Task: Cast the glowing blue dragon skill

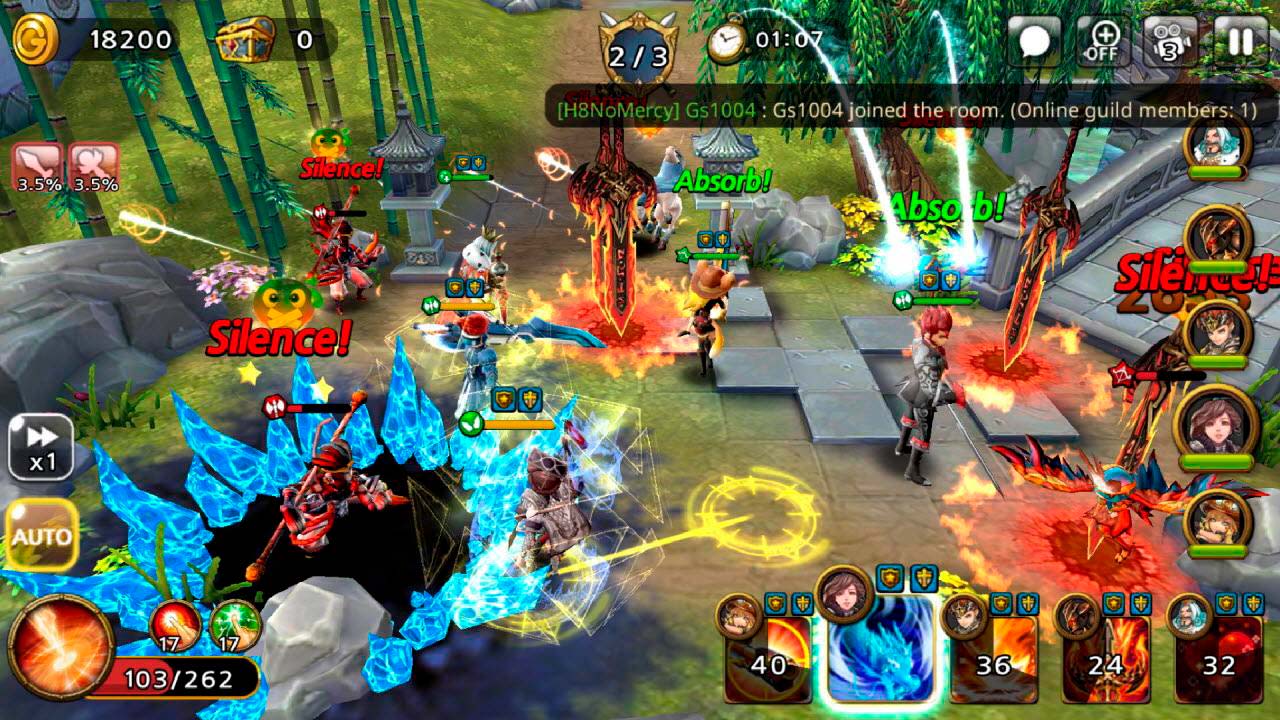Action: (879, 650)
